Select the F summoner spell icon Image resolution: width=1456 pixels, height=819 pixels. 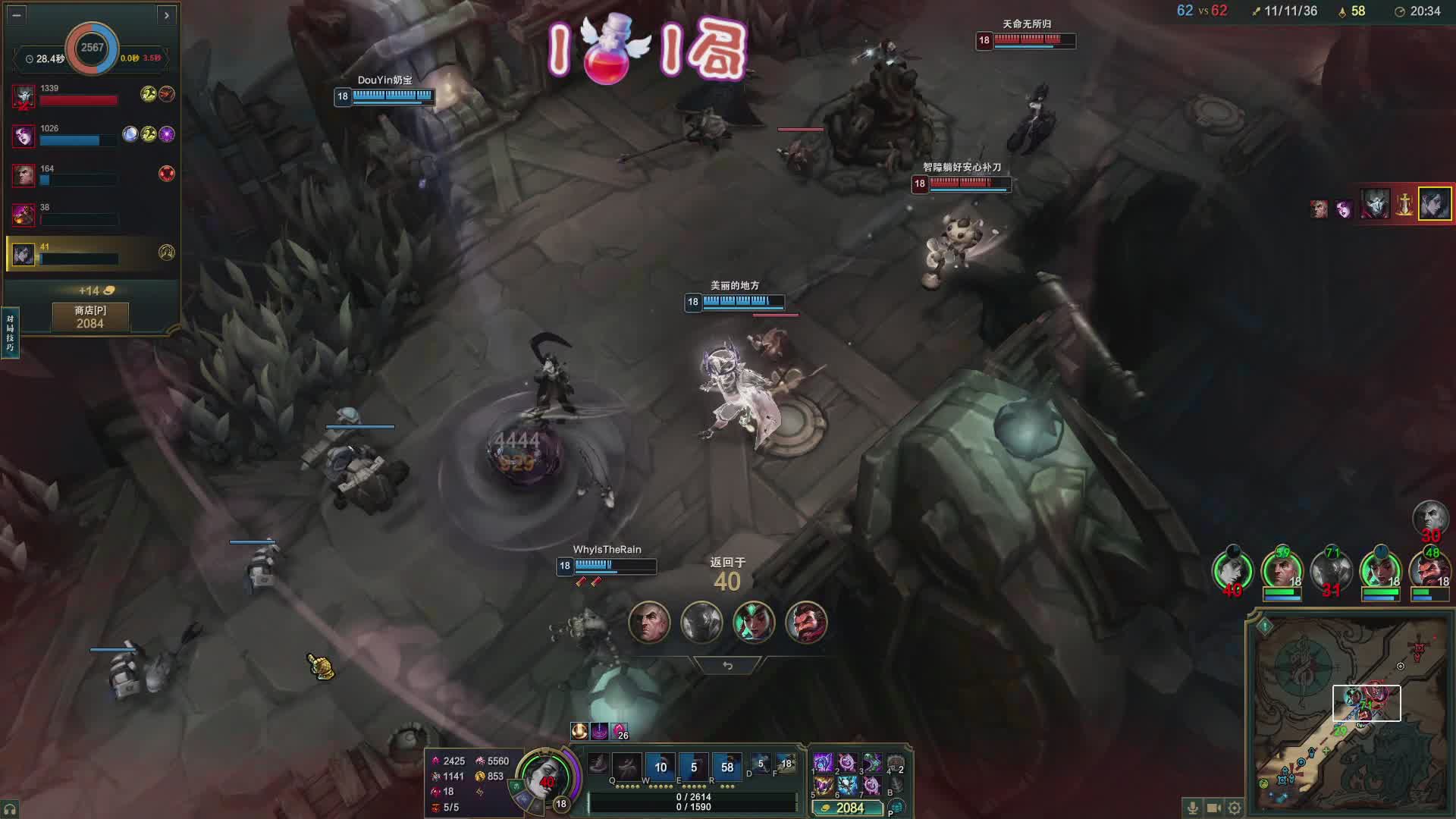point(786,764)
